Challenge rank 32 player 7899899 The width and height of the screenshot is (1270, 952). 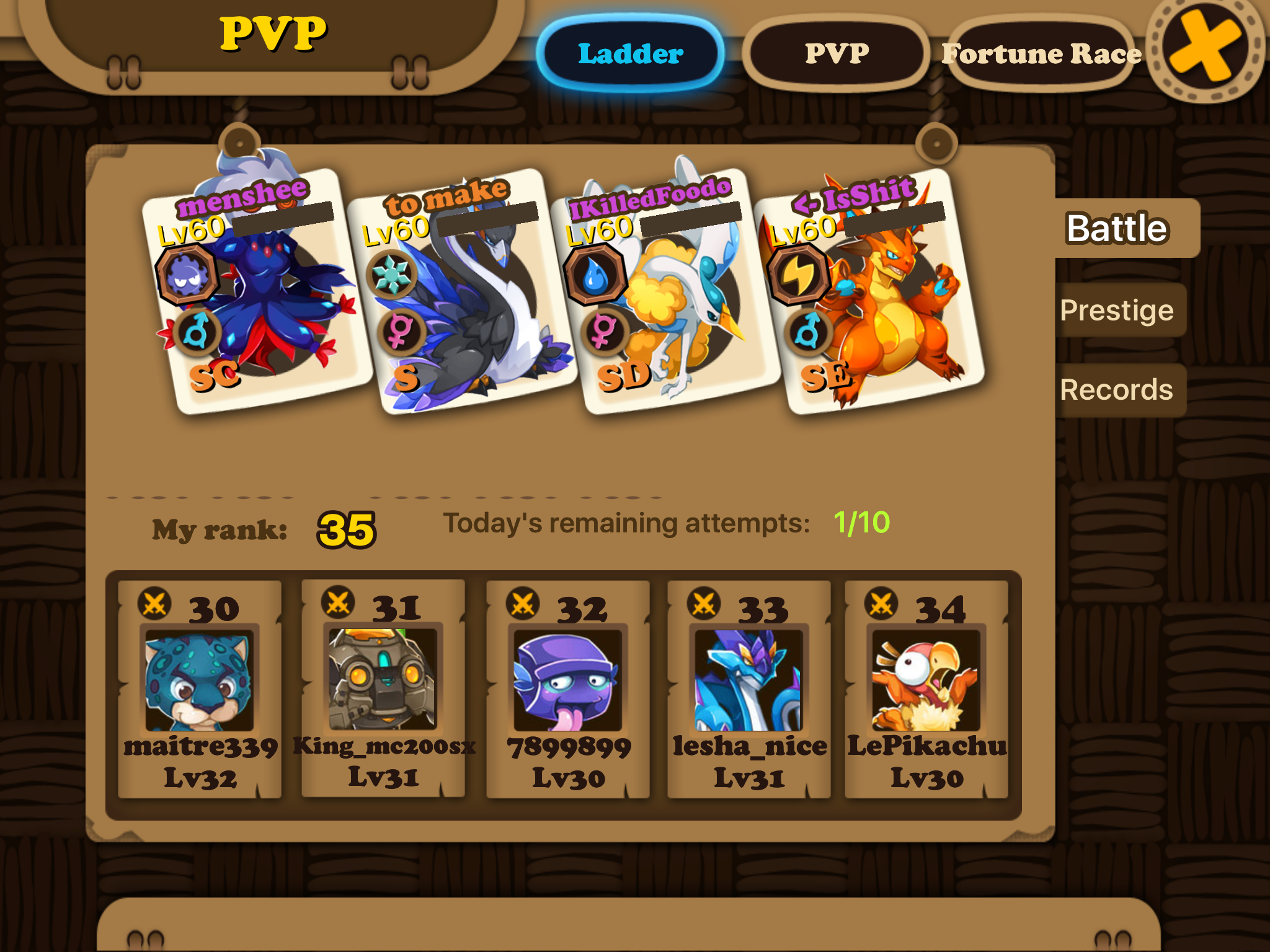click(x=568, y=688)
